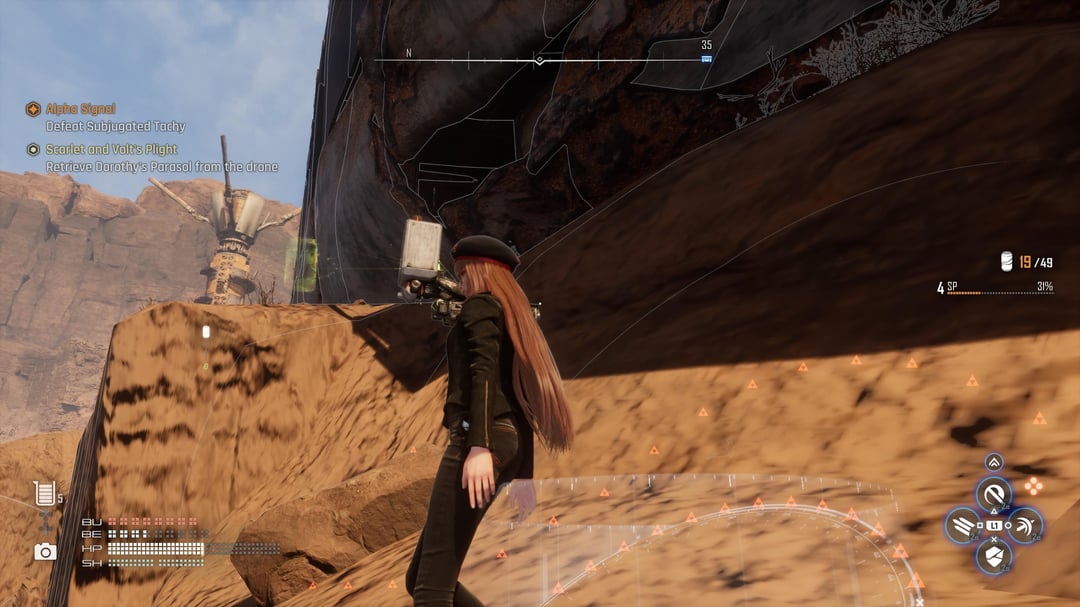The width and height of the screenshot is (1080, 607).
Task: Click the ammo canister icon
Action: click(1007, 262)
